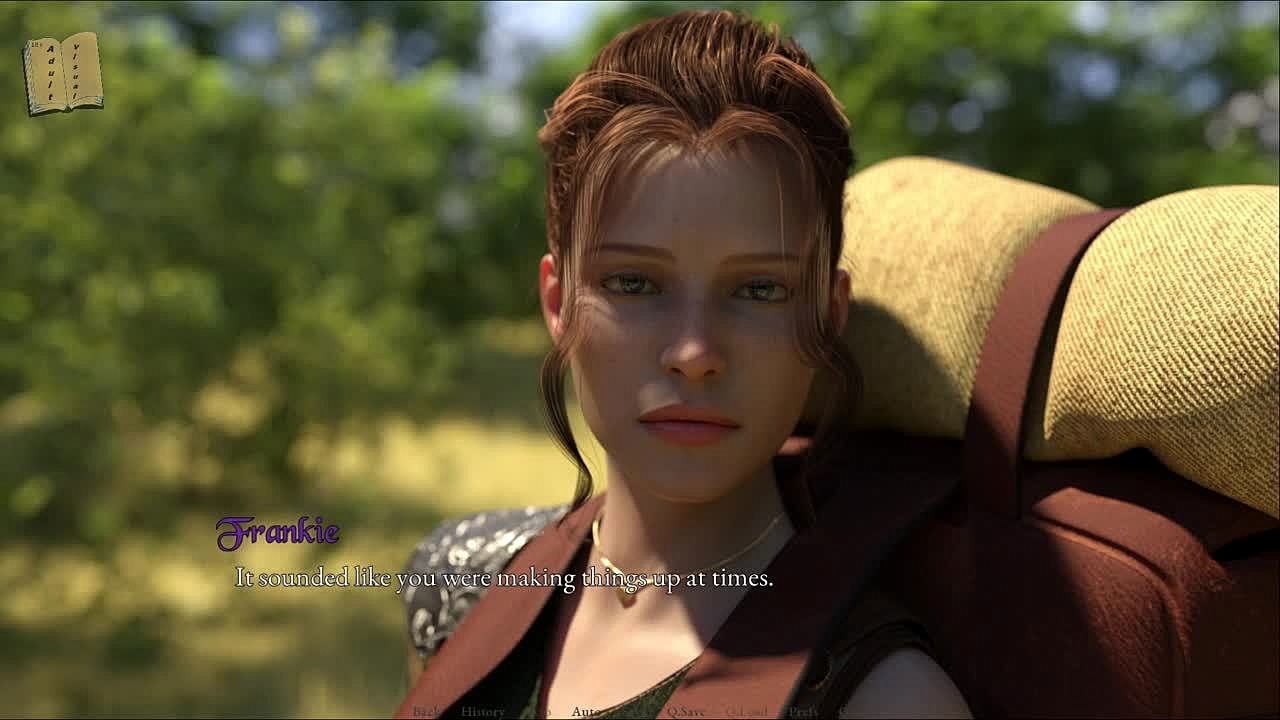Click the Q.Save quick save button
Image resolution: width=1280 pixels, height=720 pixels.
click(x=686, y=712)
